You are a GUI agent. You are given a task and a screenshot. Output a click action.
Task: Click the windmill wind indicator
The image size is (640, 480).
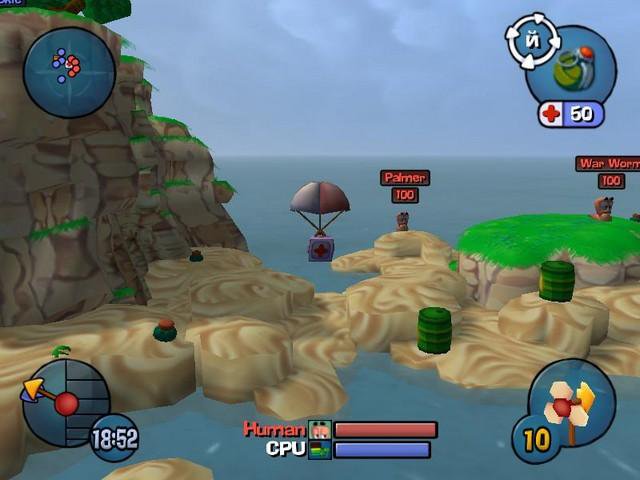click(572, 403)
